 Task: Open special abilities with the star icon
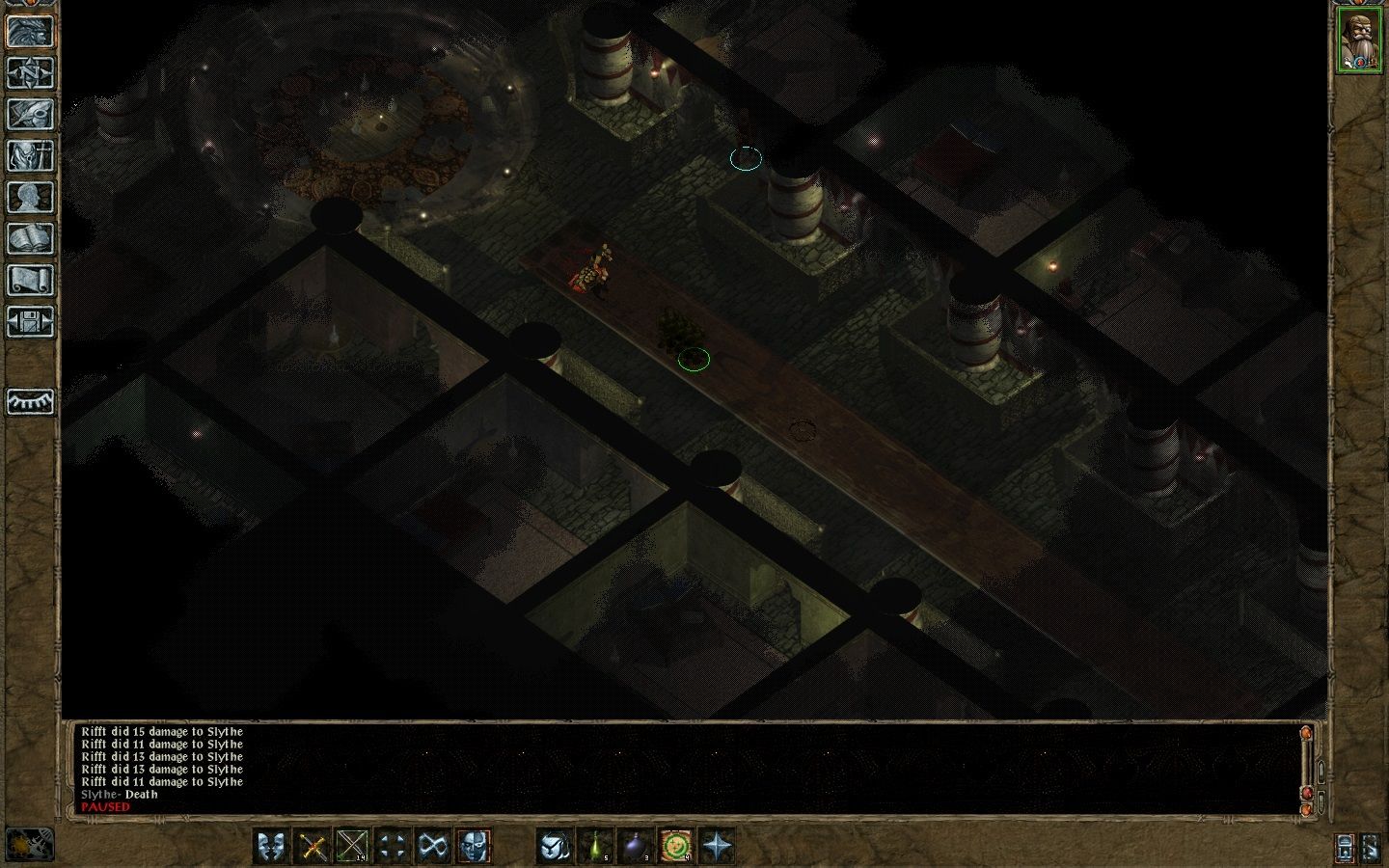click(x=718, y=847)
